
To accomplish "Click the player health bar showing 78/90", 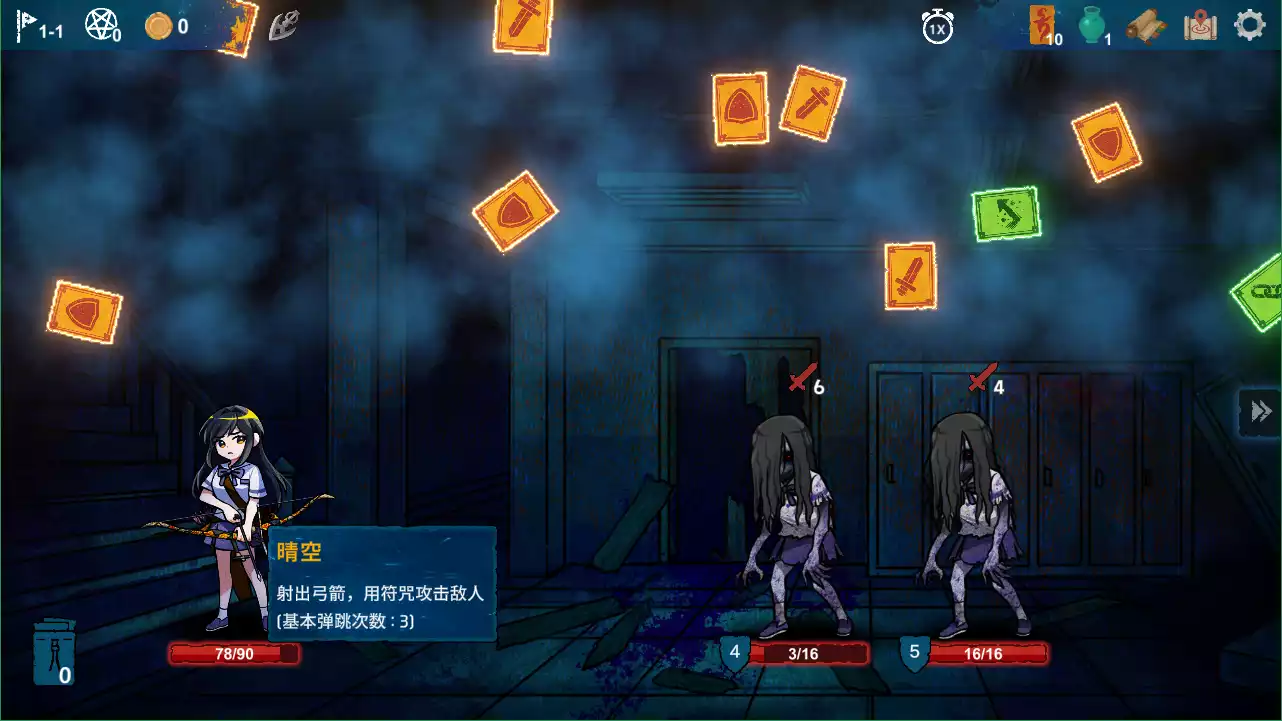I will coord(234,654).
